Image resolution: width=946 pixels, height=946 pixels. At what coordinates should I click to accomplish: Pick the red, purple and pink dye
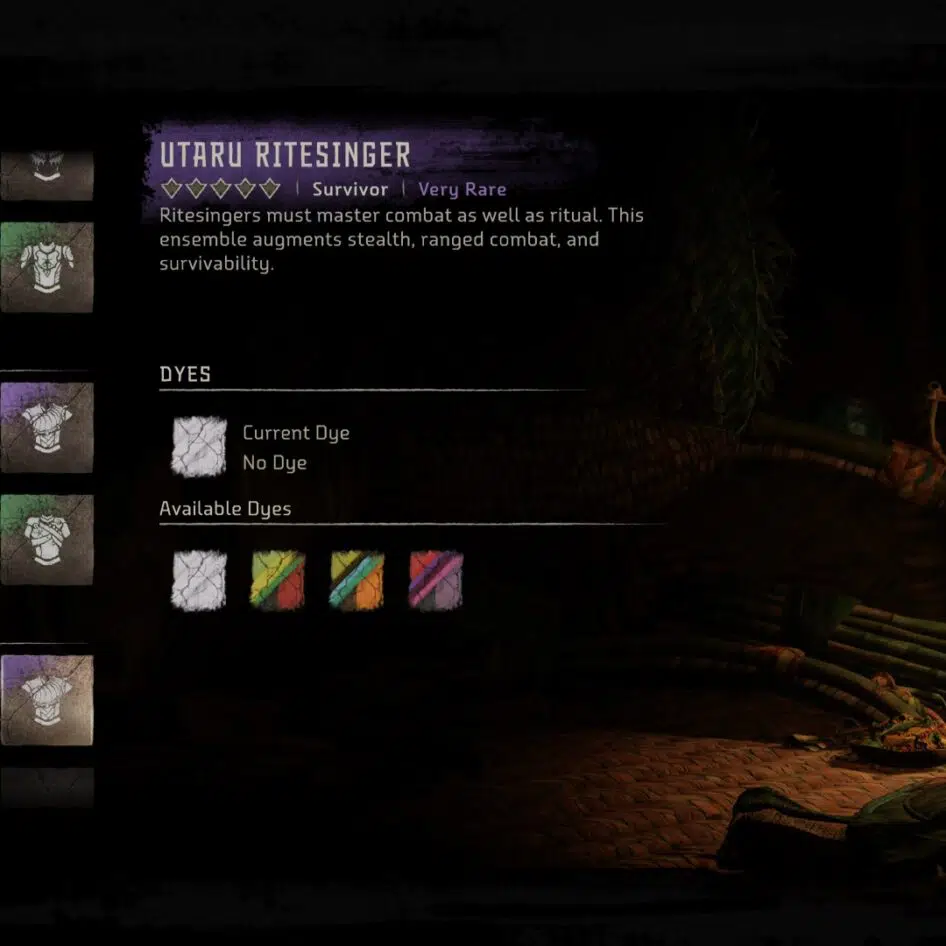(x=436, y=580)
